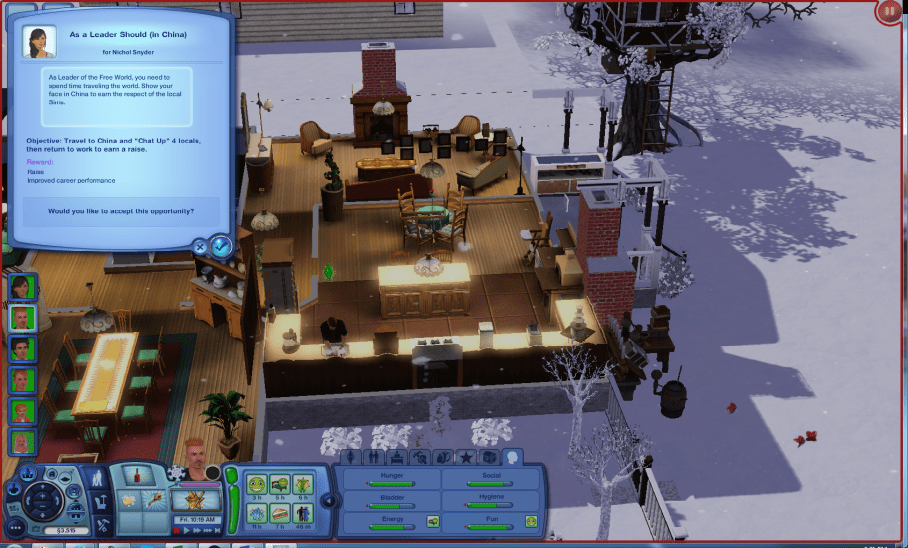Click the pause indicator in the top-right corner

coord(888,12)
